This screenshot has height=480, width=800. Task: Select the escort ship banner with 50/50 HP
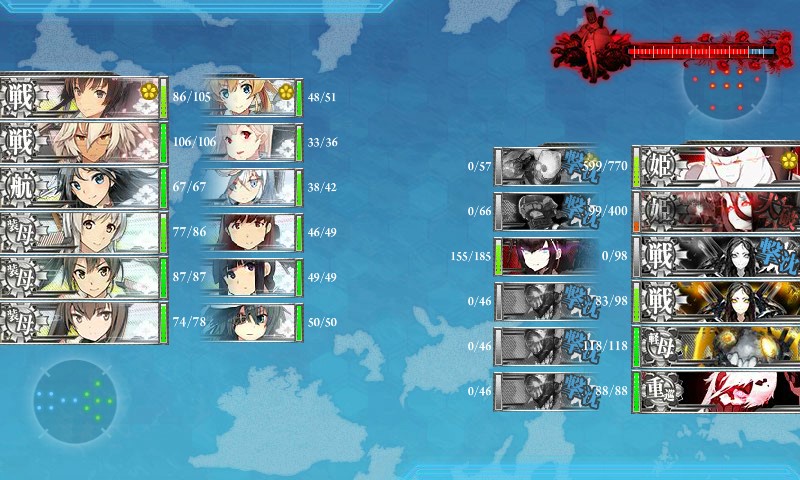coord(249,322)
